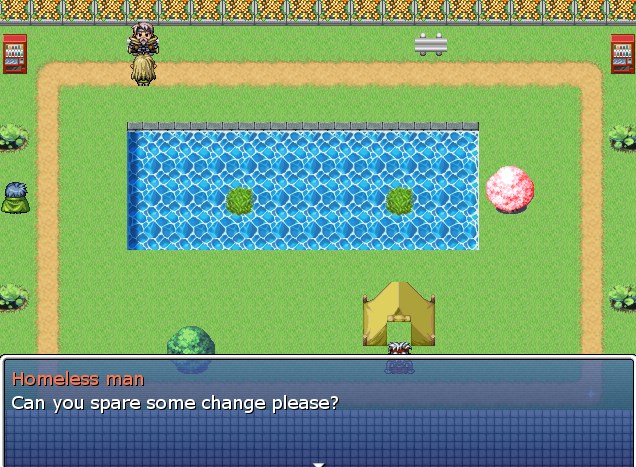Click the dialogue continue arrow indicator
The width and height of the screenshot is (636, 467).
(318, 463)
